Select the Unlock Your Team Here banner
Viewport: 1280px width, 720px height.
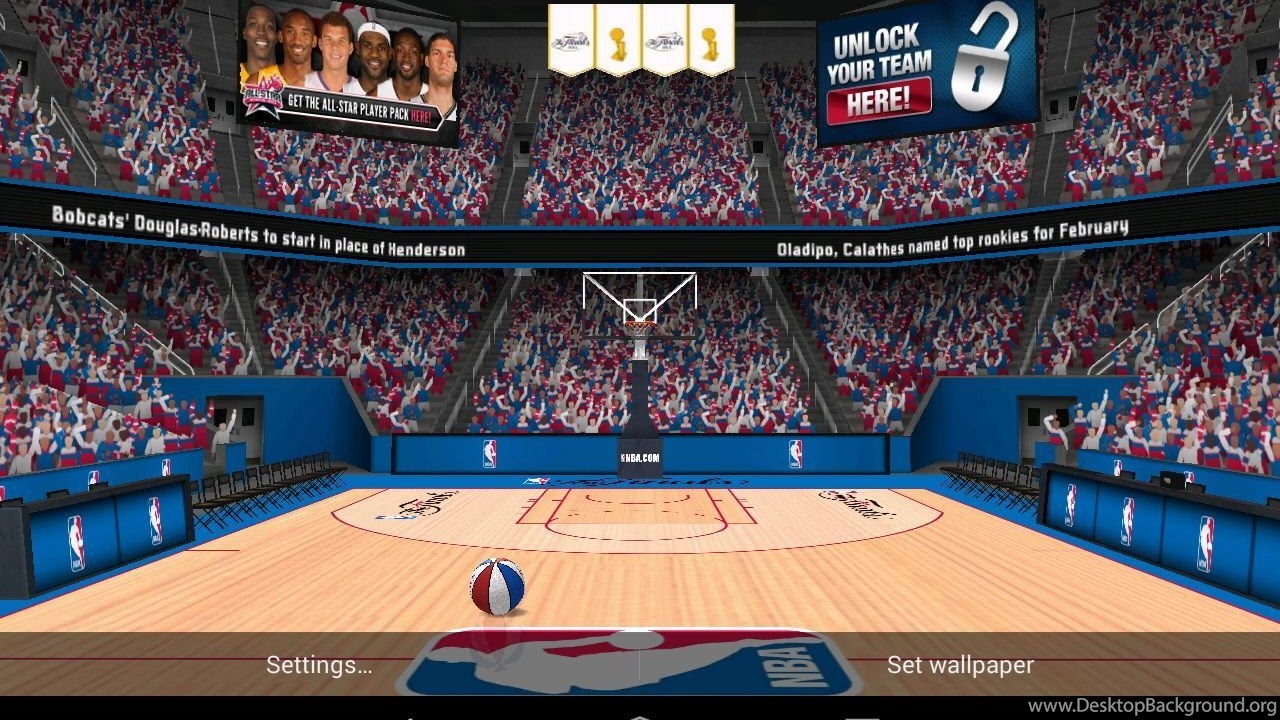click(x=926, y=72)
